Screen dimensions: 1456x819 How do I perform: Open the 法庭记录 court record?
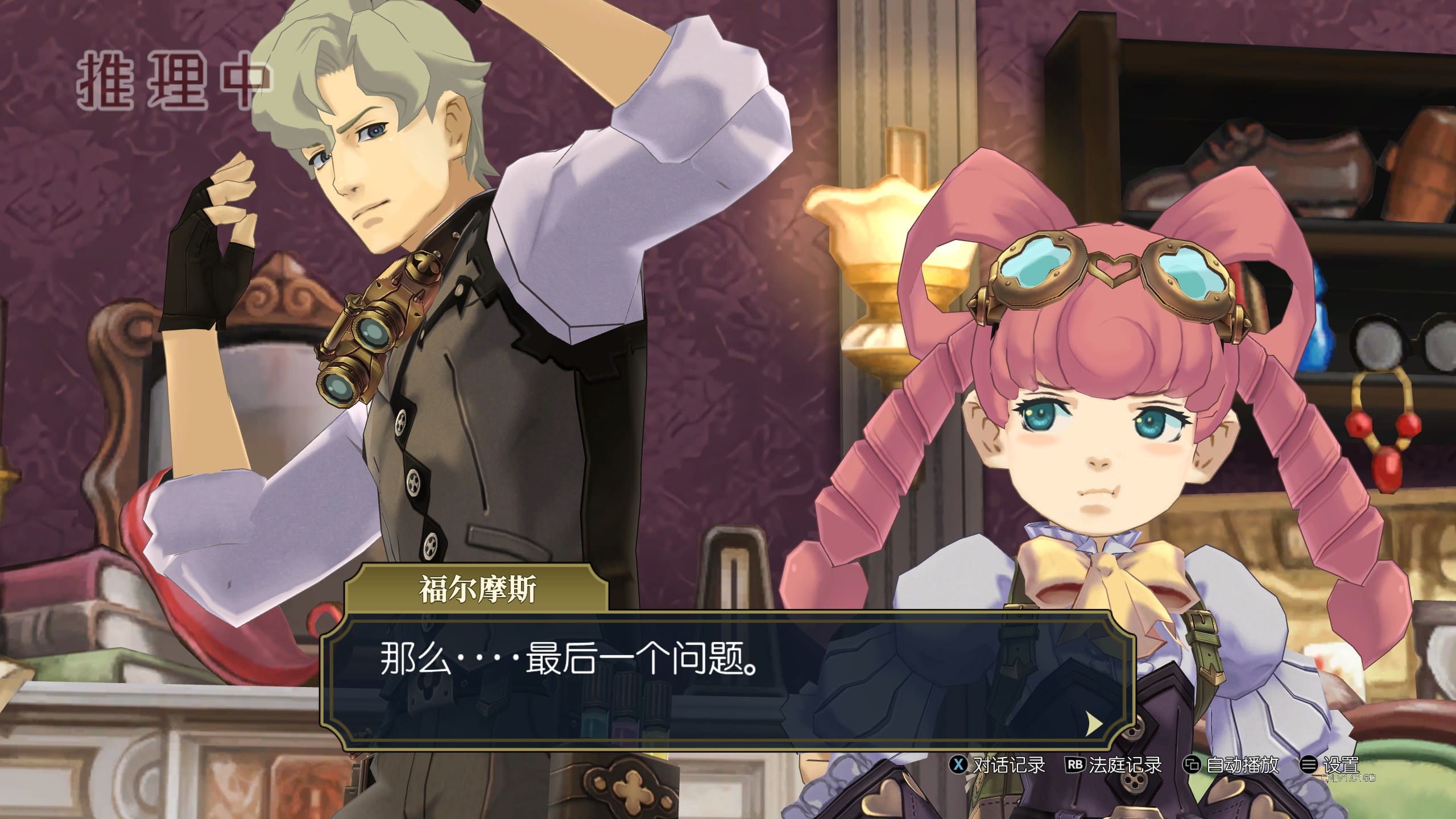tap(1114, 765)
